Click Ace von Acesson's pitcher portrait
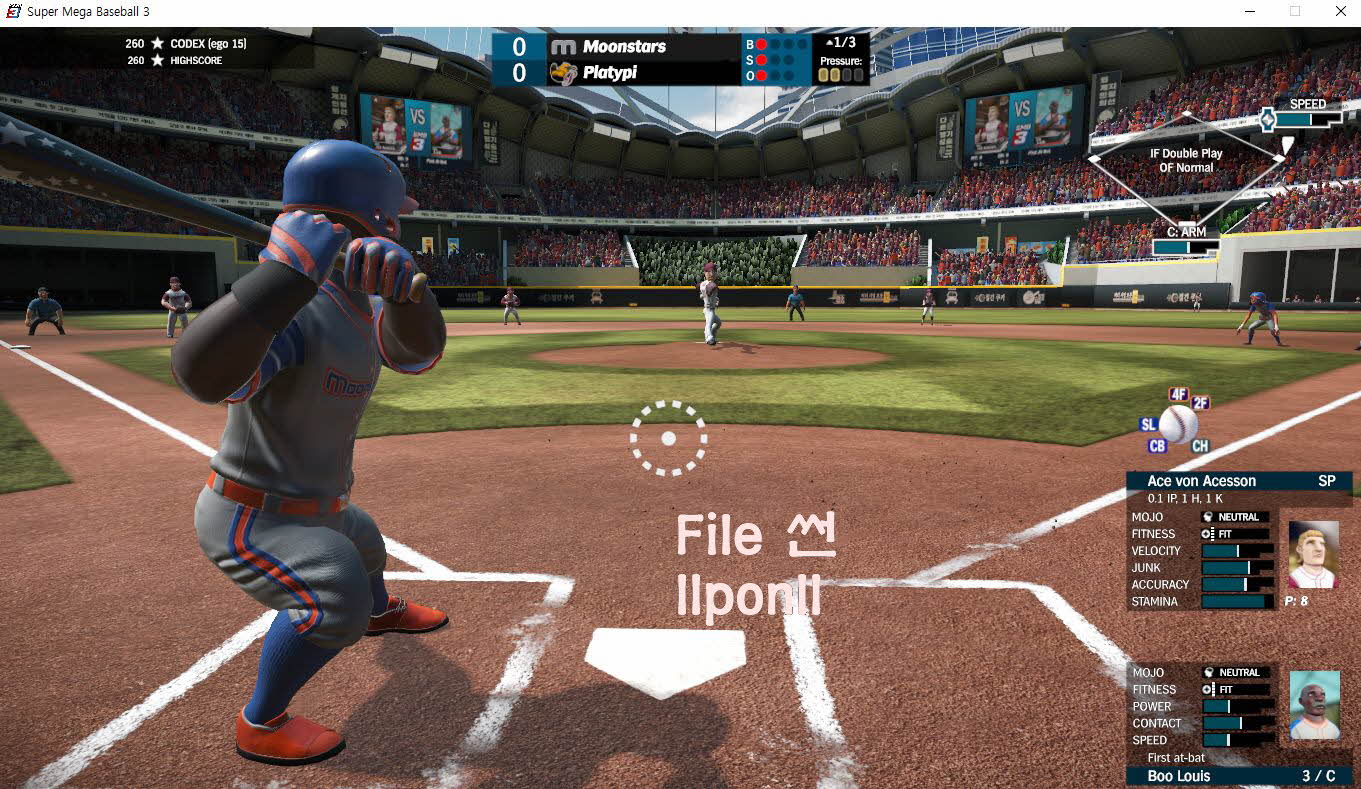 [1312, 554]
